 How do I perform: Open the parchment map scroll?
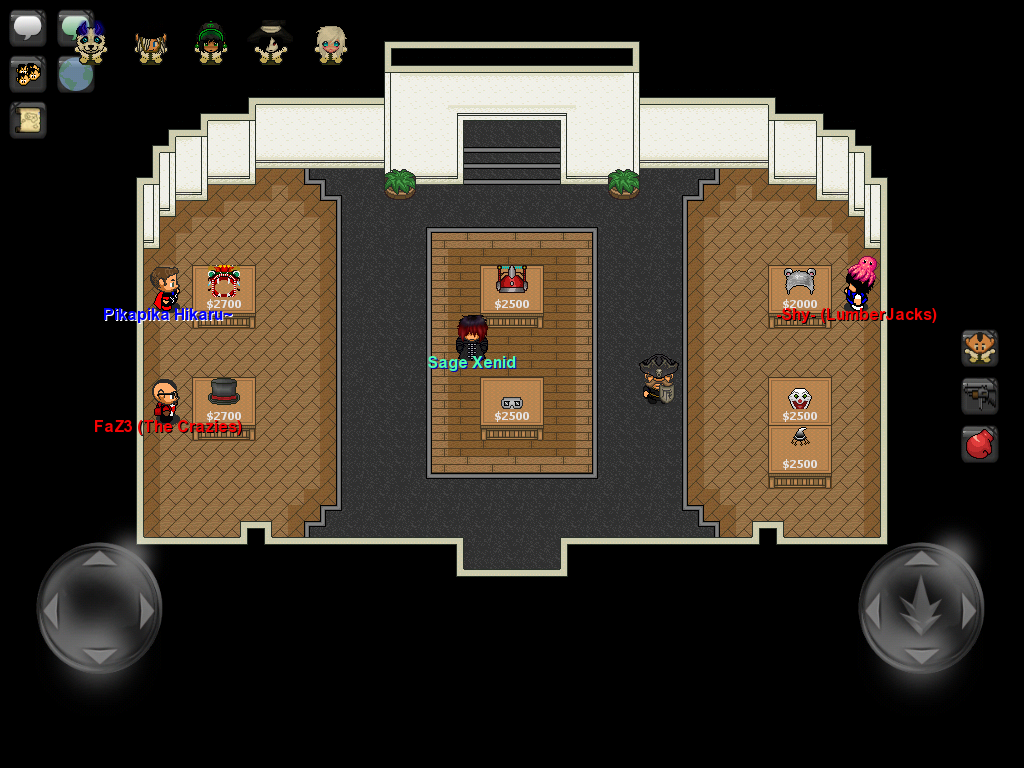[28, 120]
